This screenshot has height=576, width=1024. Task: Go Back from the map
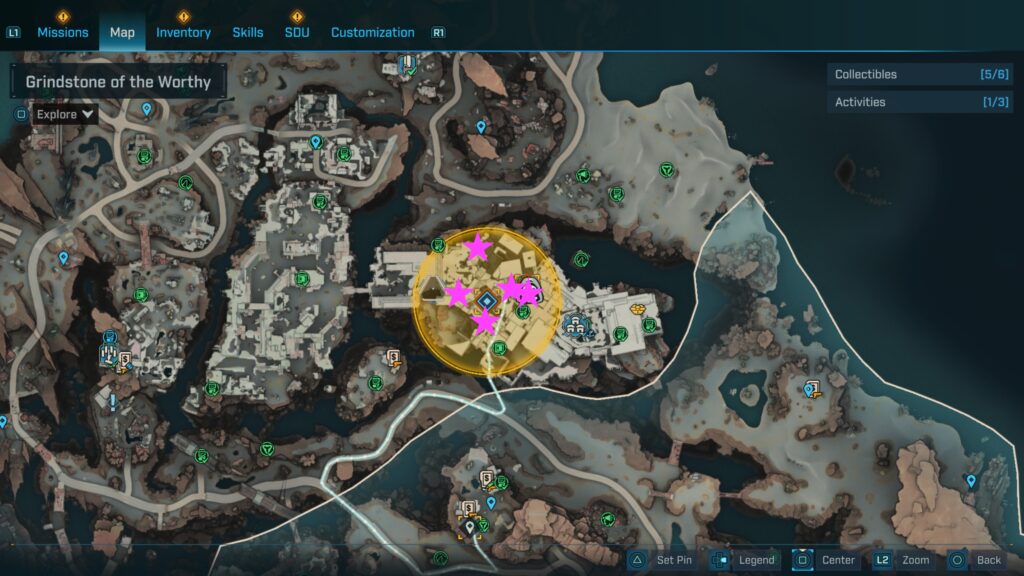coord(976,560)
